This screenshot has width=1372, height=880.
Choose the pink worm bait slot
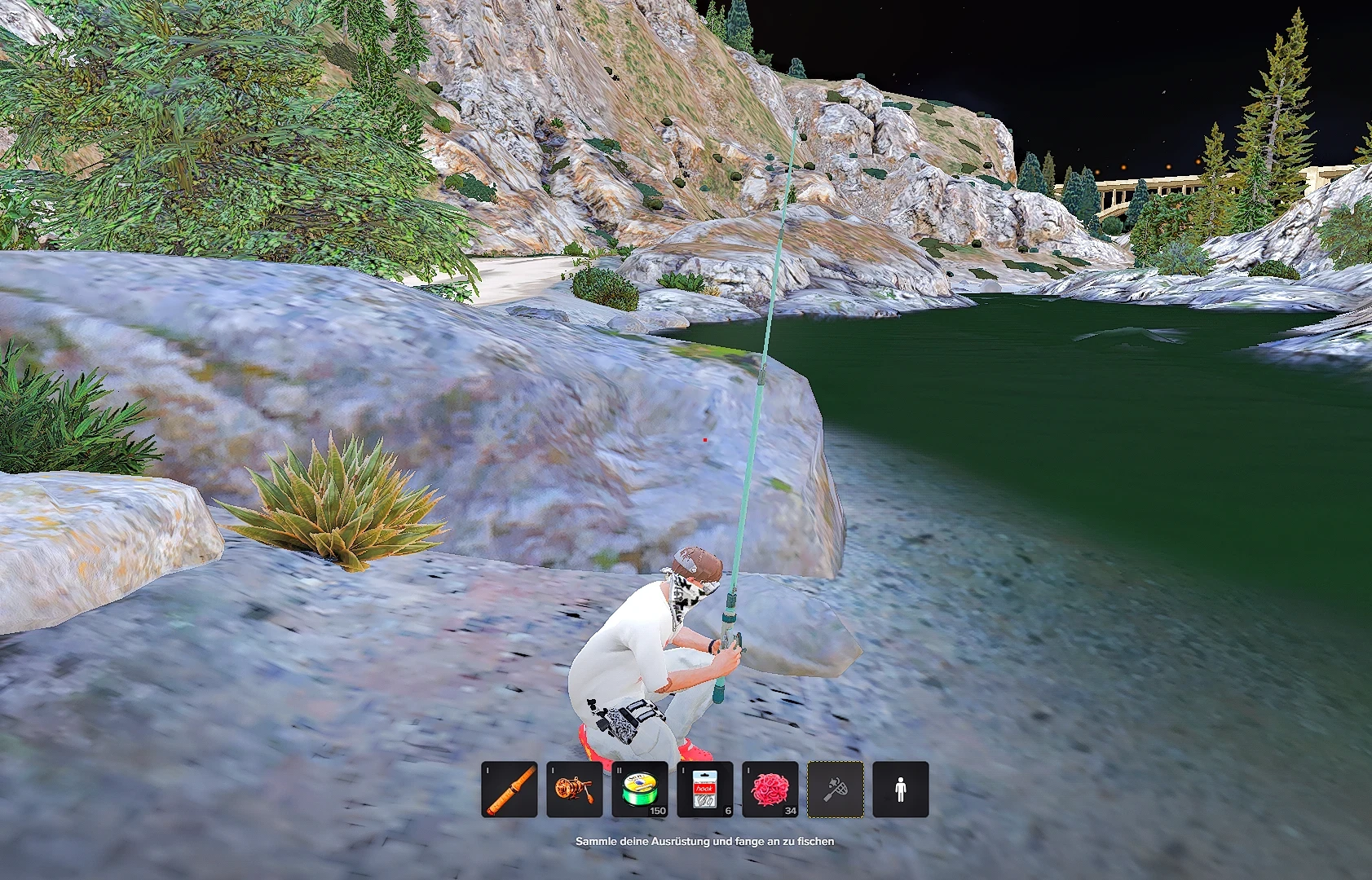(770, 789)
